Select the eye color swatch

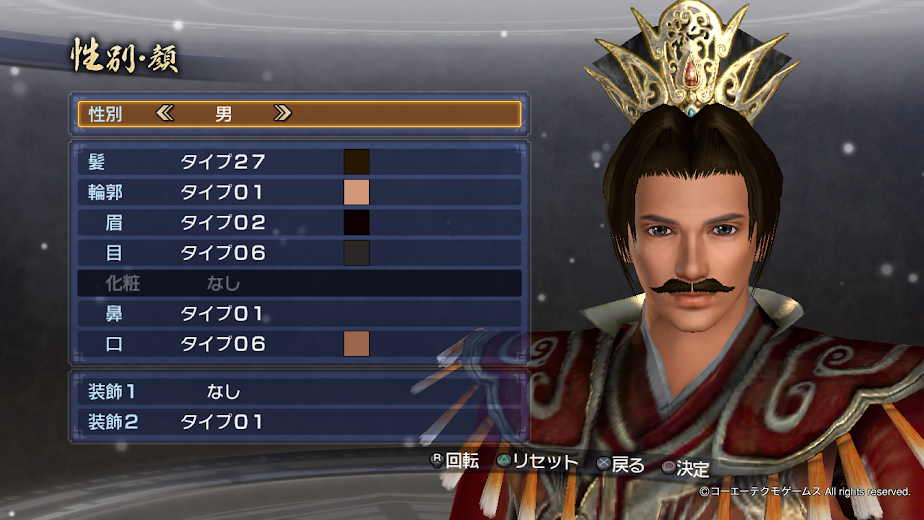point(357,253)
